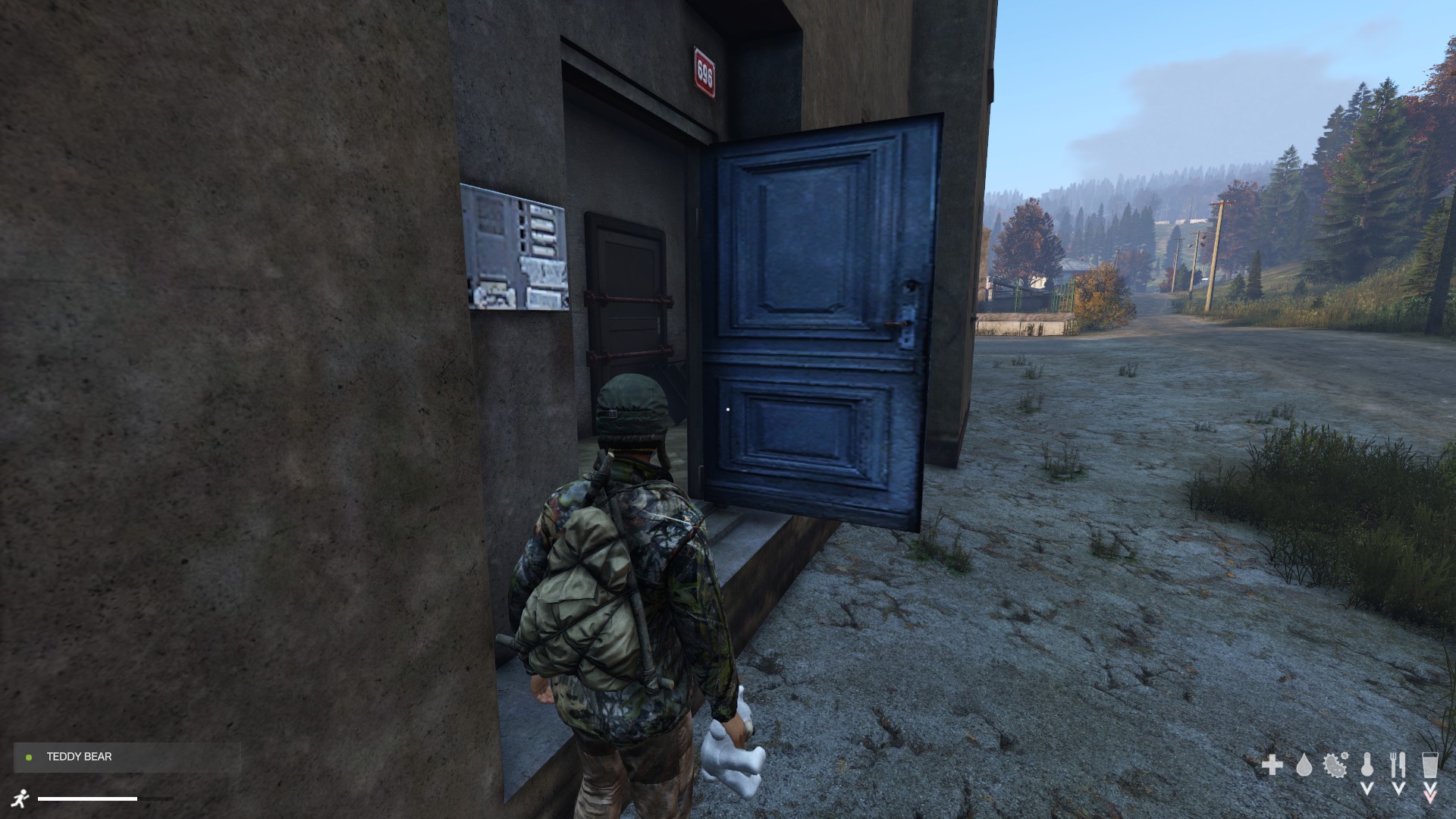The height and width of the screenshot is (819, 1456).
Task: Select the blood drop status icon
Action: 1304,765
